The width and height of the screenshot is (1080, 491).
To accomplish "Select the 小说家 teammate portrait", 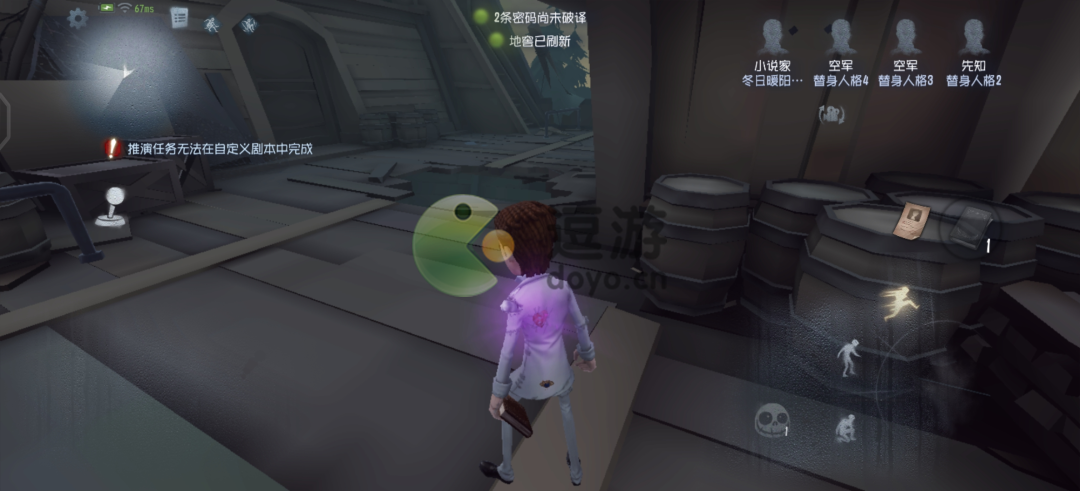I will 771,38.
